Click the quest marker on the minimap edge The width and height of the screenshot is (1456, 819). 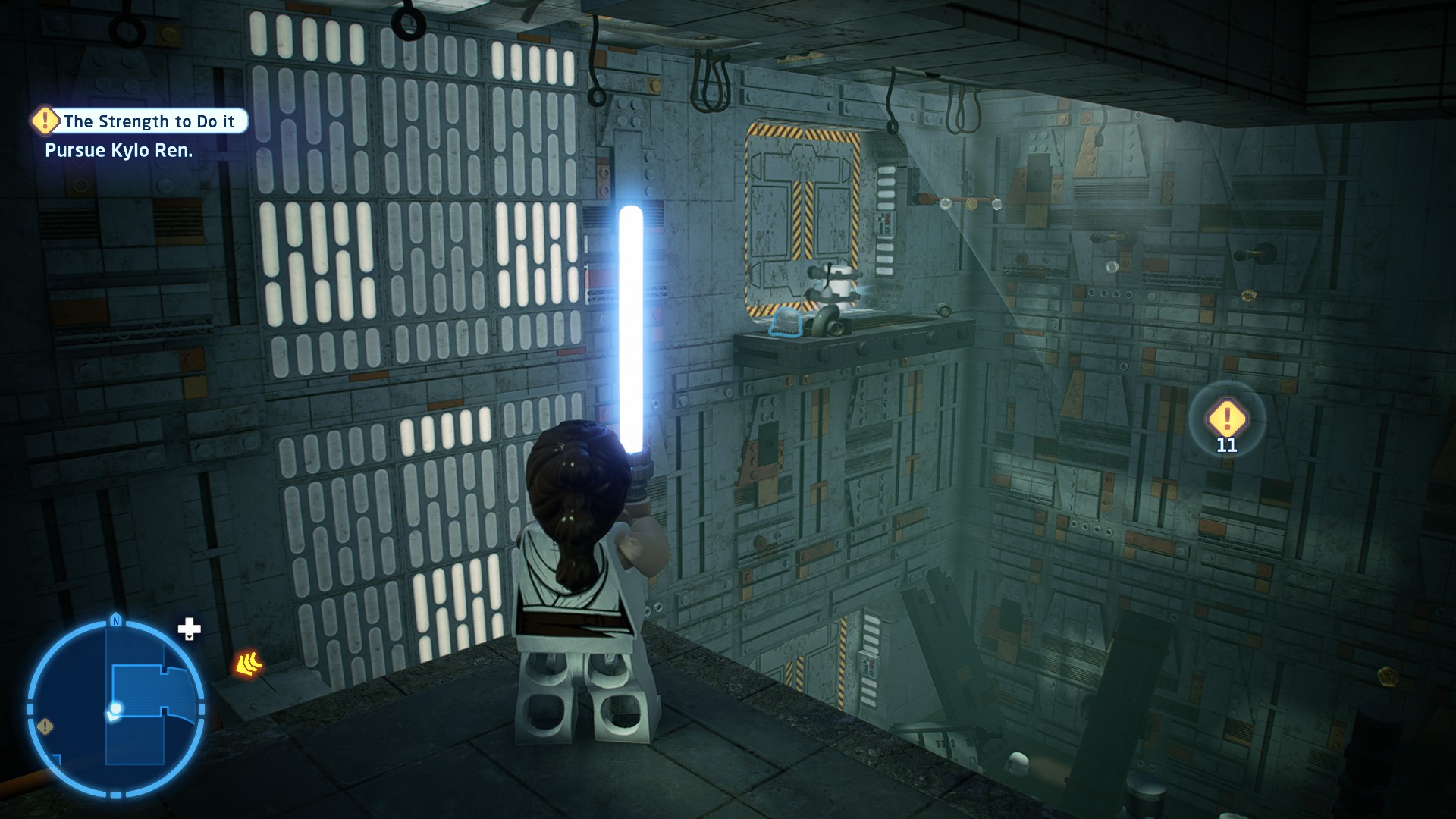45,726
